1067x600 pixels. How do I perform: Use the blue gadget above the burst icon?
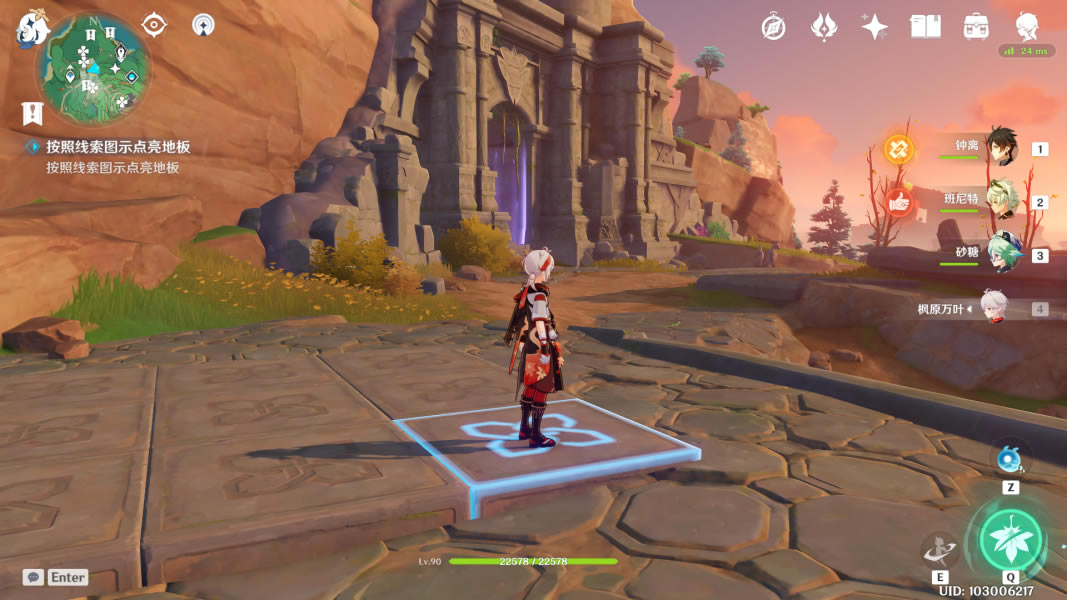[x=1009, y=459]
